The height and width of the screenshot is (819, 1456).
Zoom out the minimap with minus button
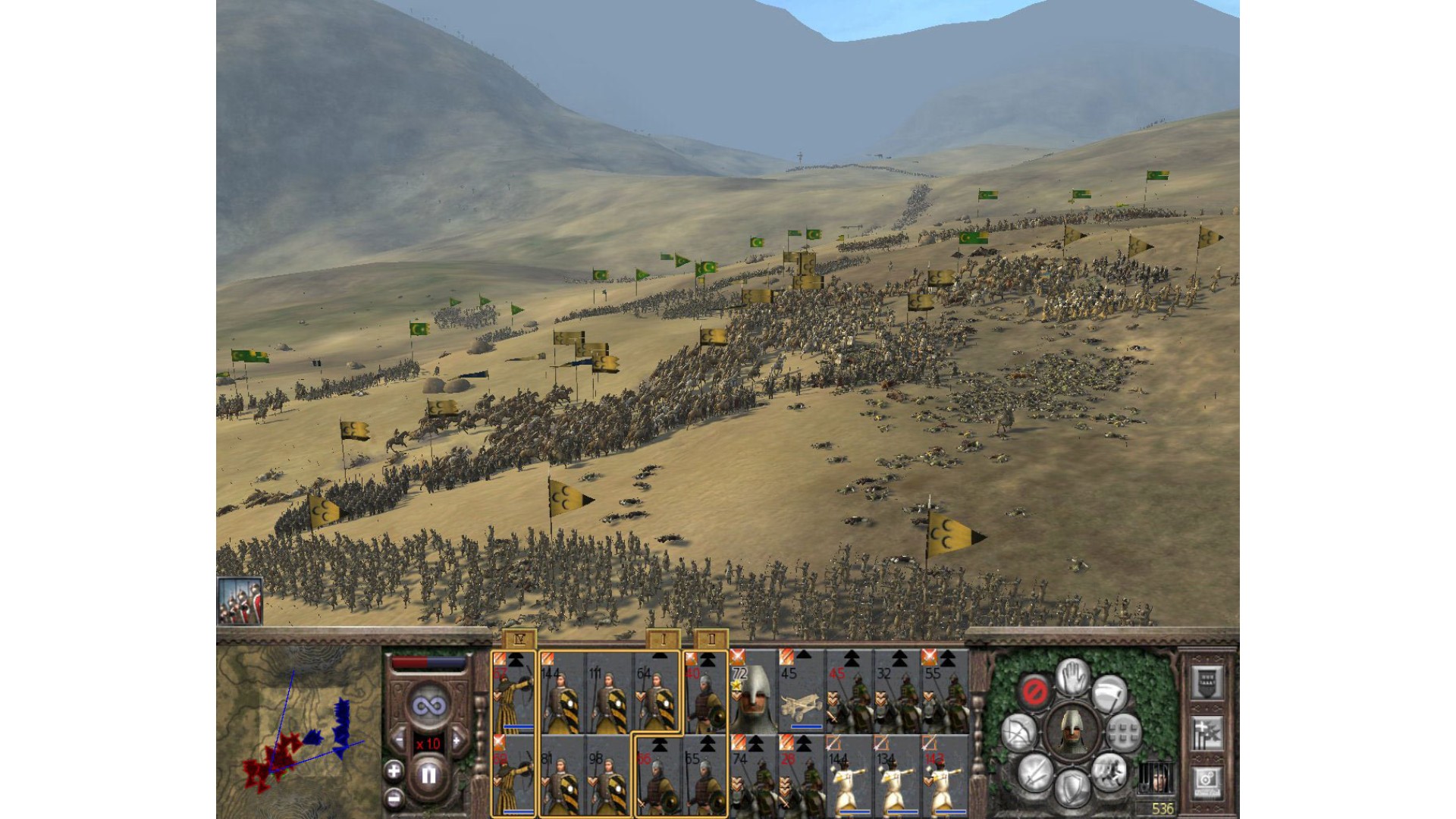click(x=394, y=798)
